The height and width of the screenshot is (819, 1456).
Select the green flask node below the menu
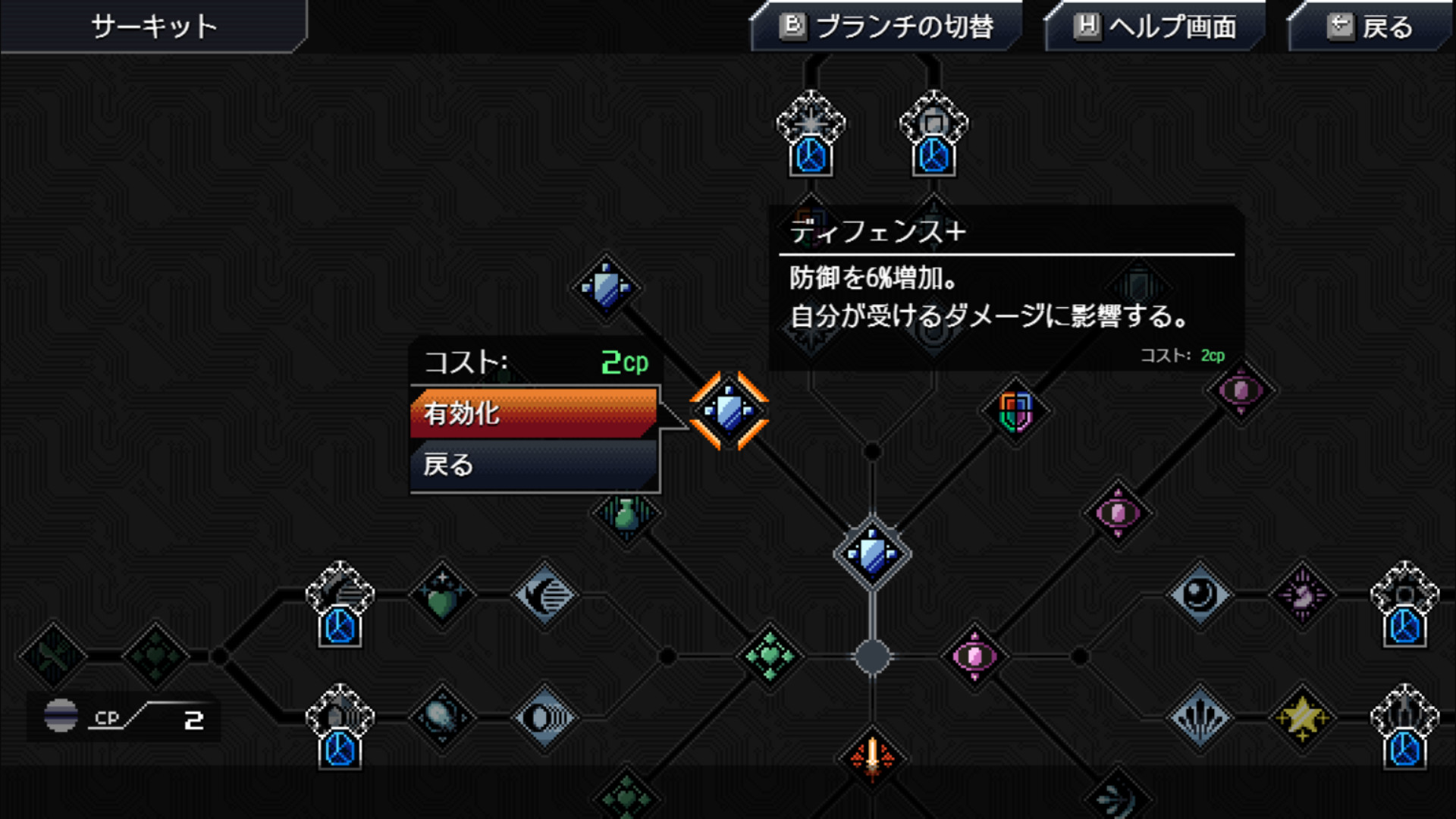[625, 516]
